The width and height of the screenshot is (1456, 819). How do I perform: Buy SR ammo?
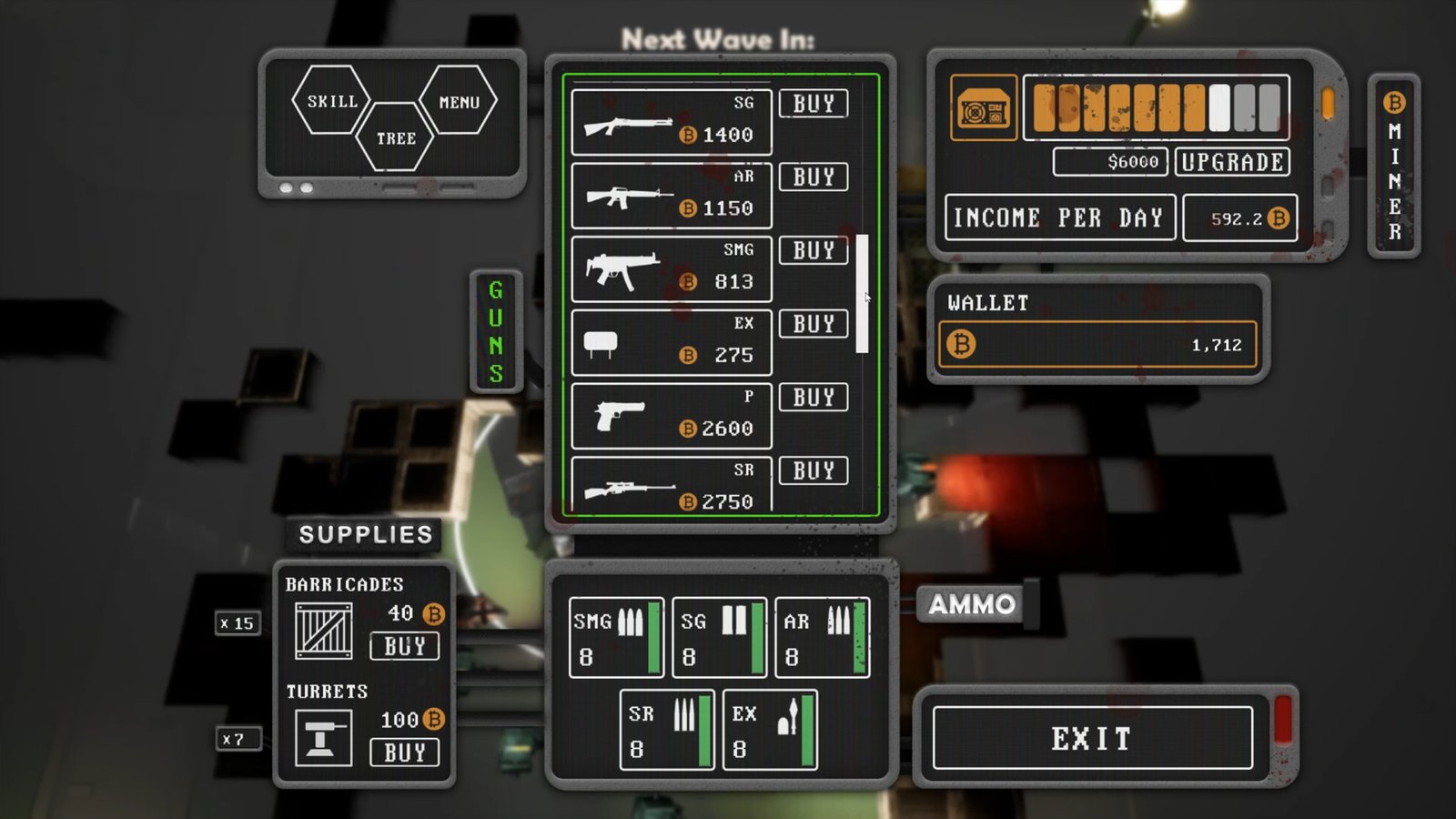(667, 730)
